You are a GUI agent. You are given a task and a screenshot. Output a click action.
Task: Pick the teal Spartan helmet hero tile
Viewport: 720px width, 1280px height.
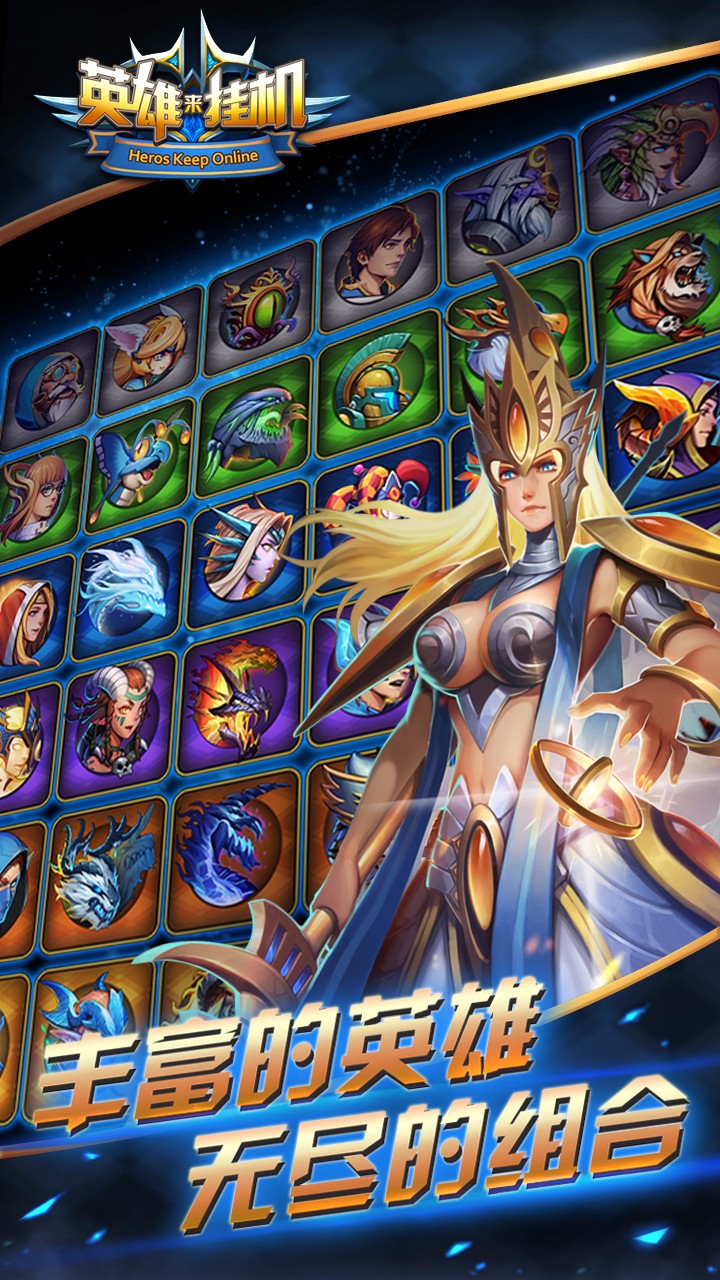point(378,382)
